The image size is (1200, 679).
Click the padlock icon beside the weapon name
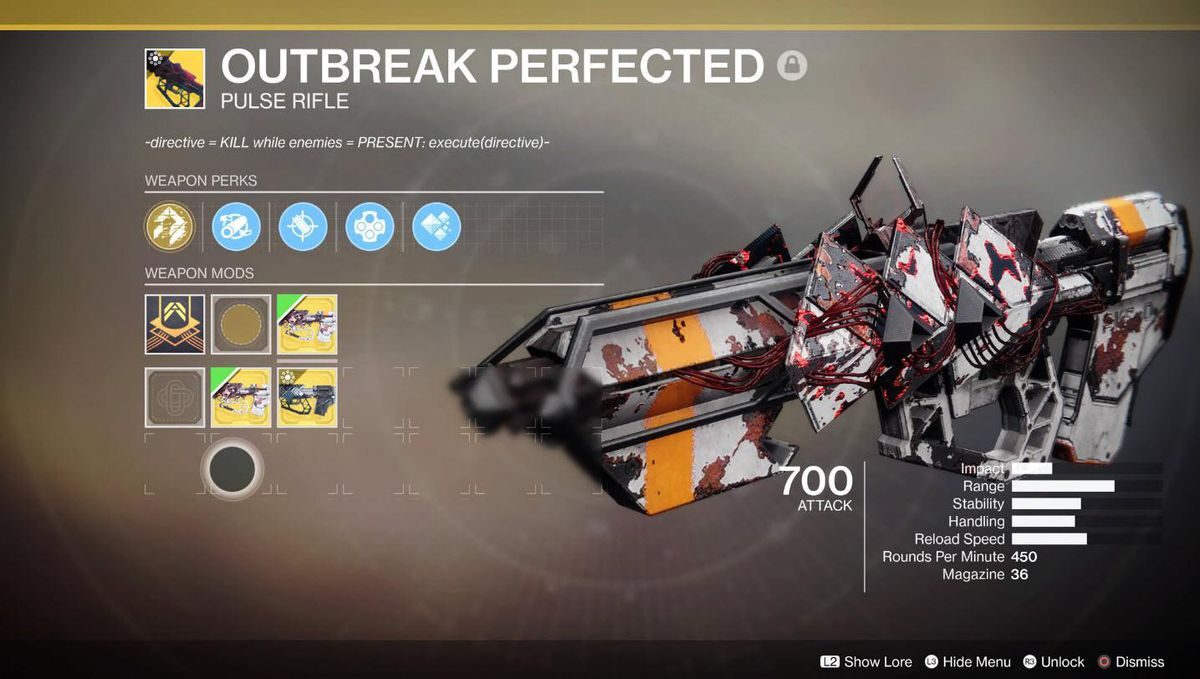click(792, 66)
